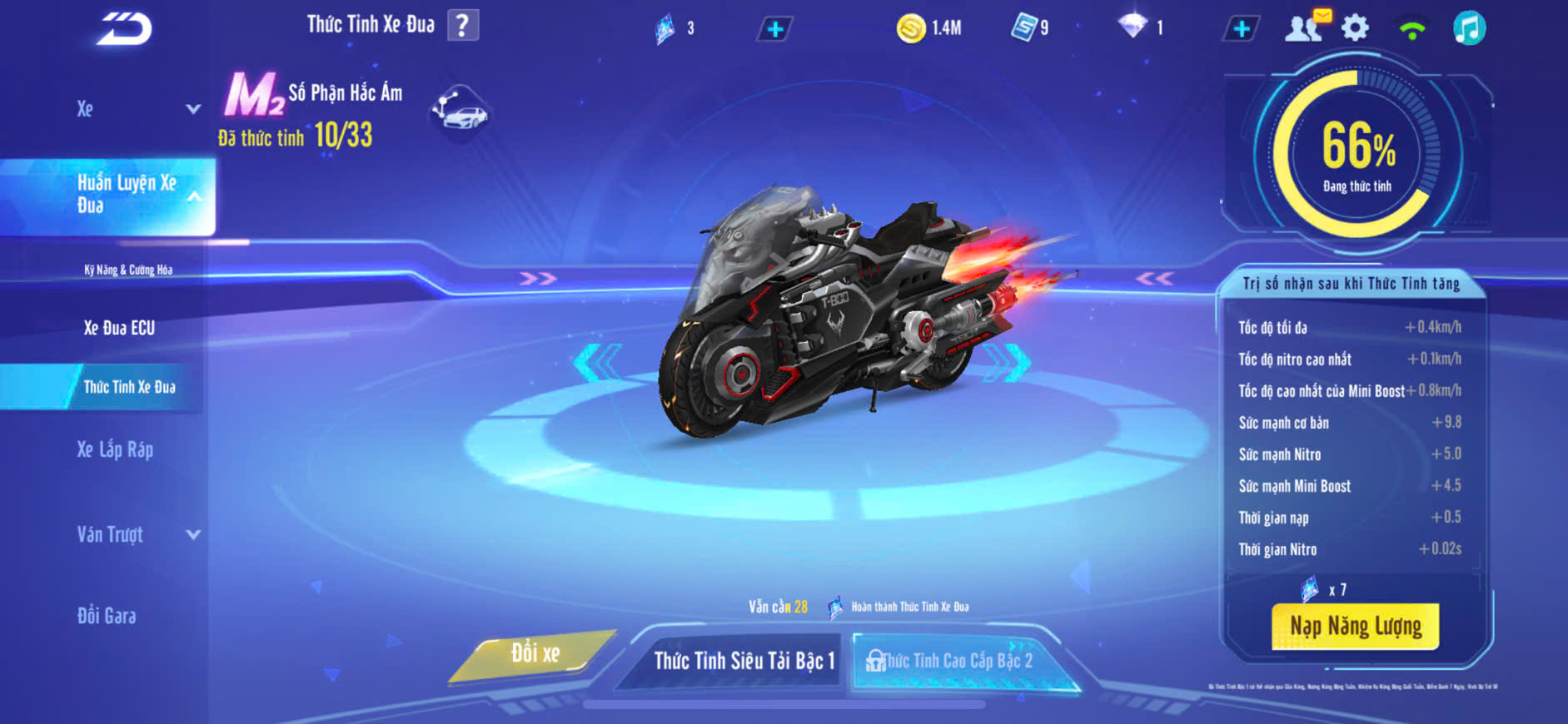The width and height of the screenshot is (1568, 724).
Task: Go back using the top-left logo arrow
Action: coord(124,29)
